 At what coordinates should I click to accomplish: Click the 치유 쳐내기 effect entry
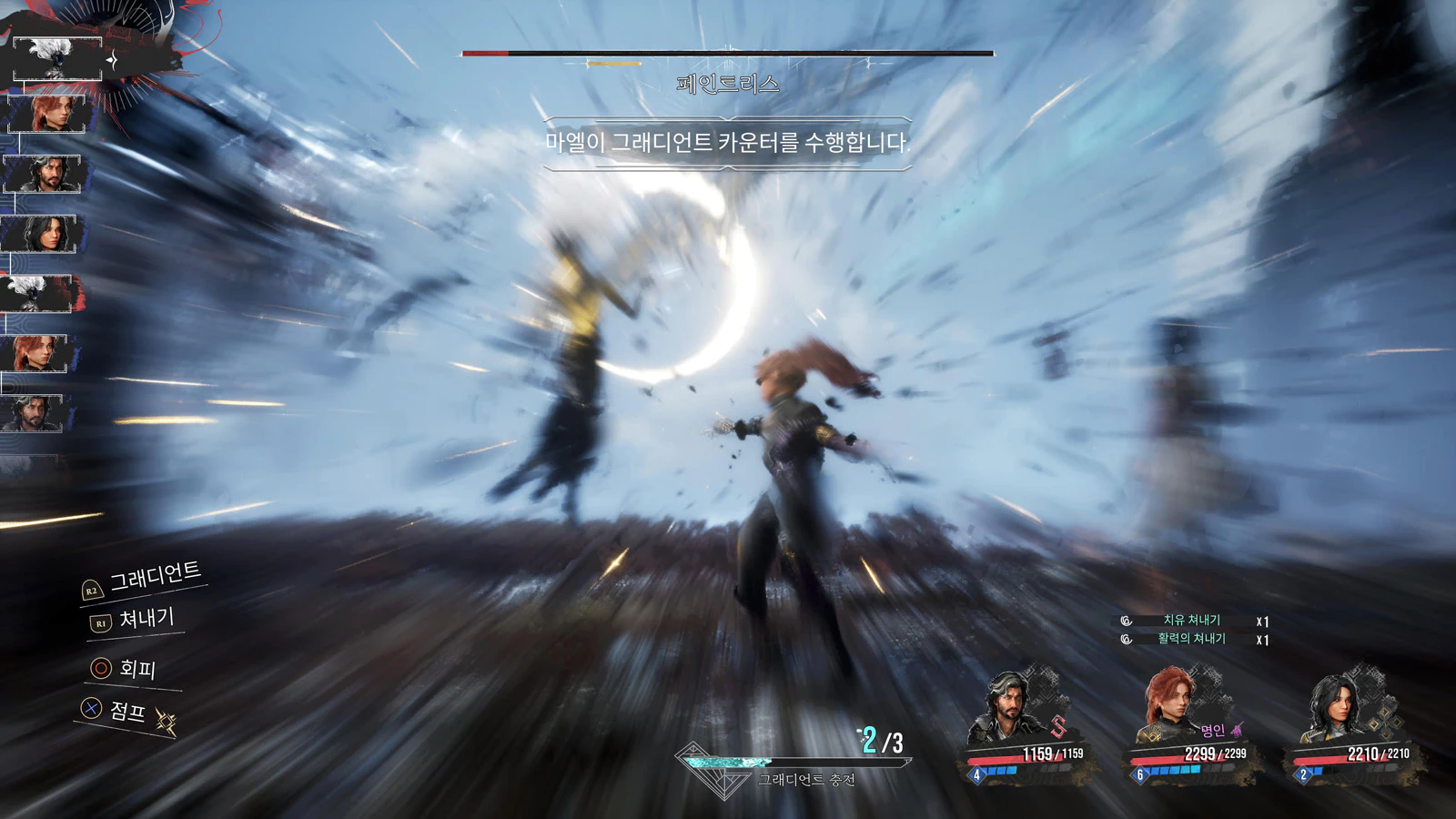pos(1191,621)
